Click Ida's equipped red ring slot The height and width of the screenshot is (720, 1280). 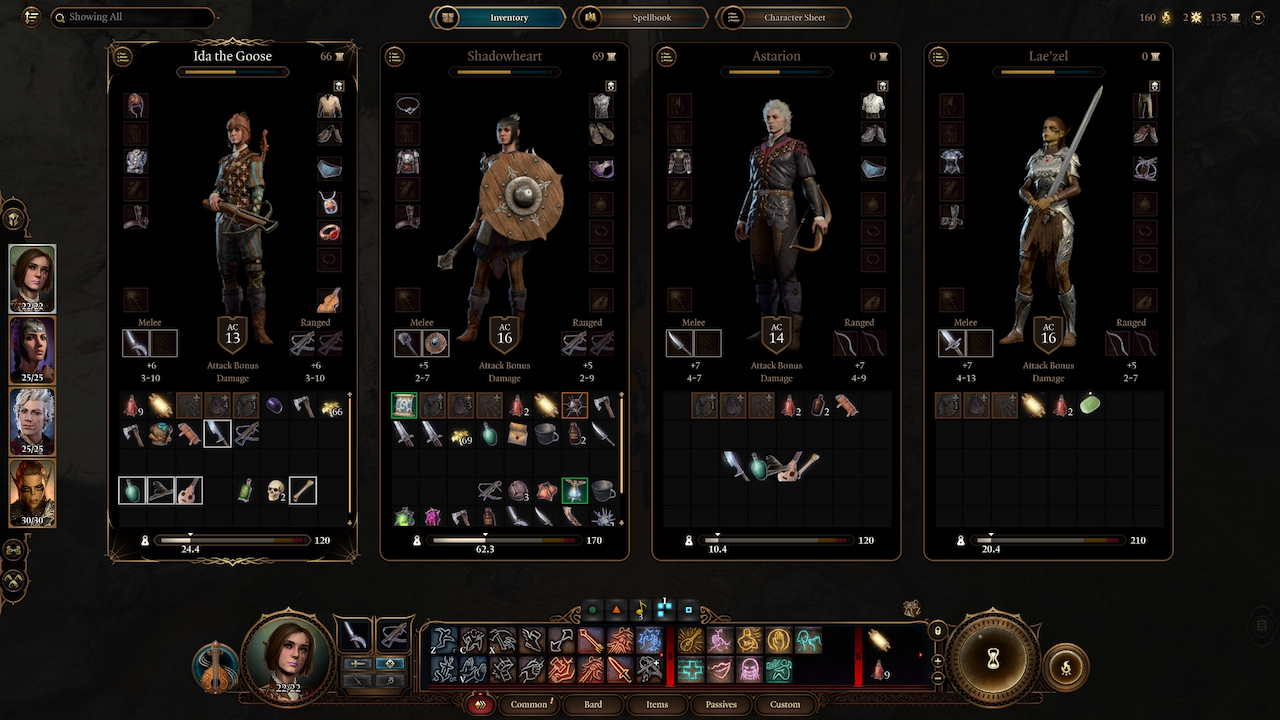tap(330, 232)
